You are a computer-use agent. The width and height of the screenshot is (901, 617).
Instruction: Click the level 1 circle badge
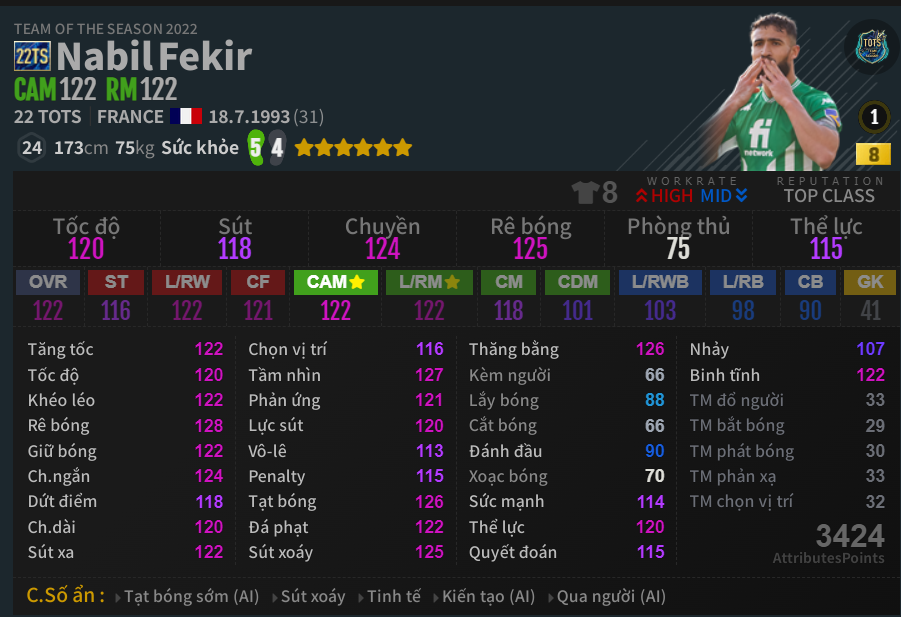[x=874, y=118]
